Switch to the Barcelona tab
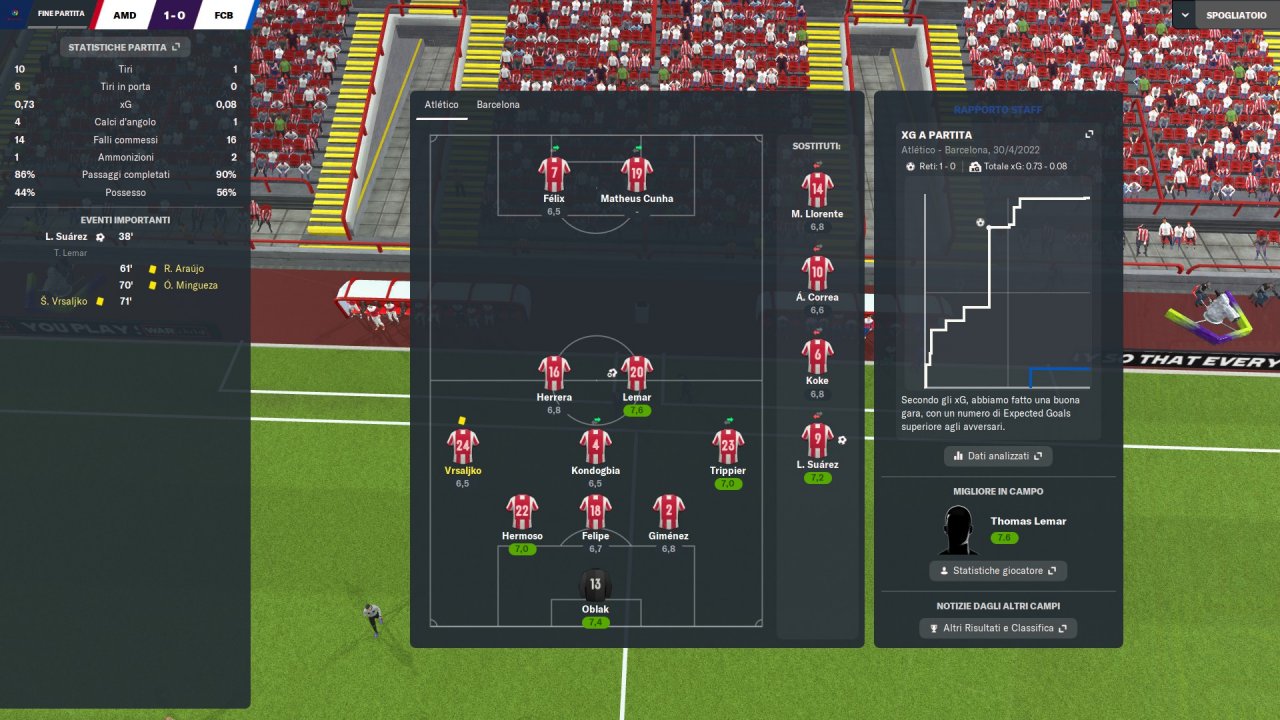Viewport: 1280px width, 720px height. tap(498, 105)
